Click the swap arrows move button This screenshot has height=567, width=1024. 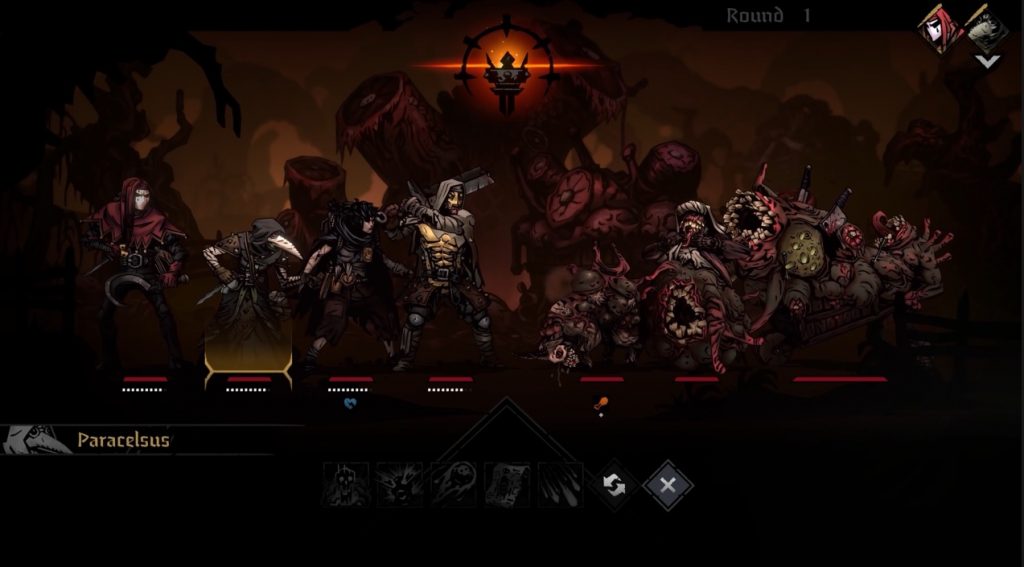click(x=614, y=486)
